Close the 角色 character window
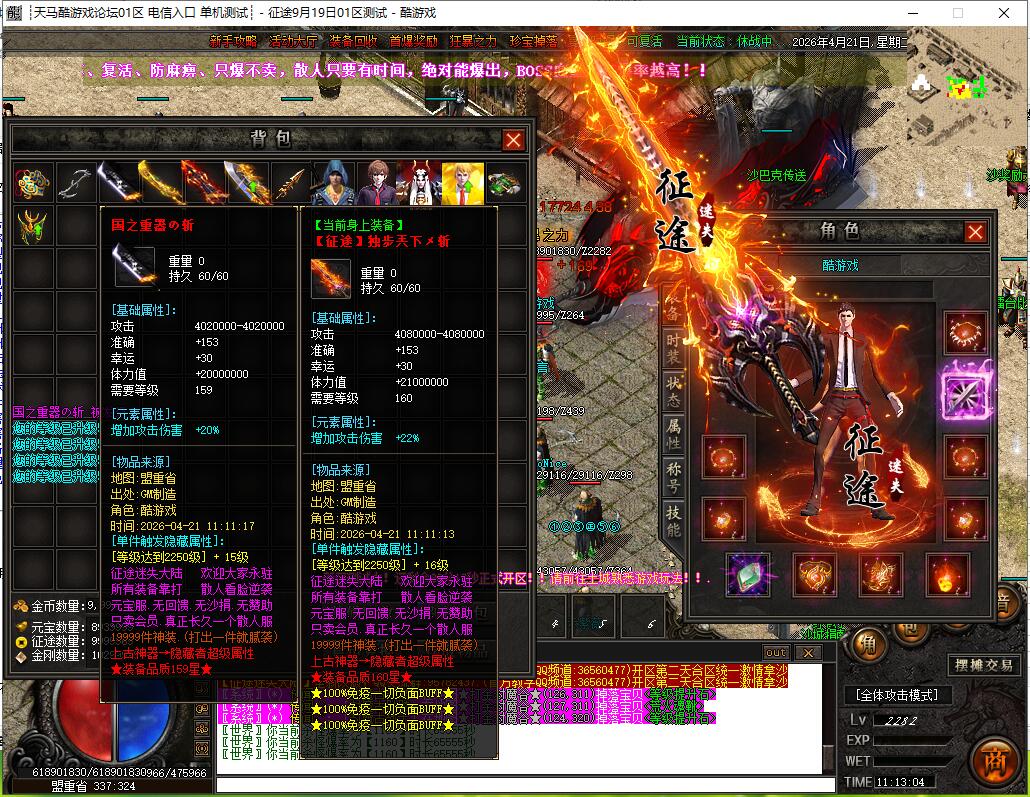Viewport: 1030px width, 797px height. pyautogui.click(x=975, y=232)
